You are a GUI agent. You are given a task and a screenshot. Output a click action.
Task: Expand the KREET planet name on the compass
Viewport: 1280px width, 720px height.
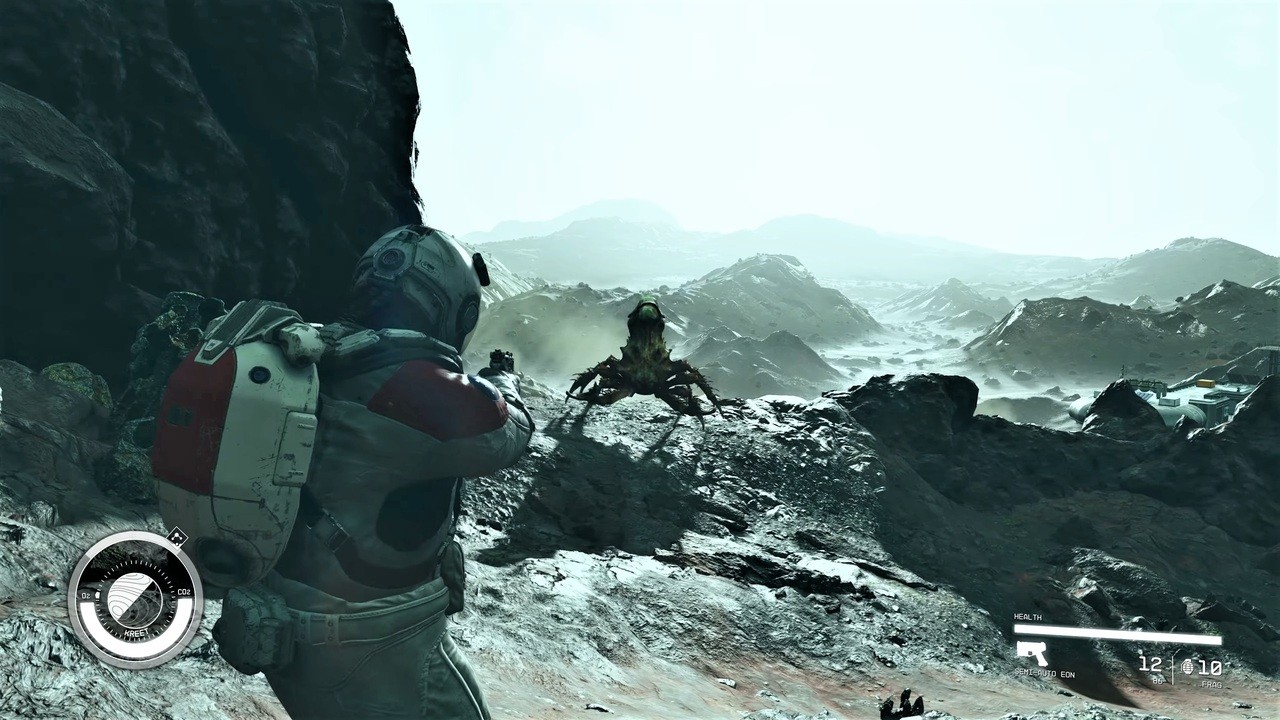coord(137,632)
